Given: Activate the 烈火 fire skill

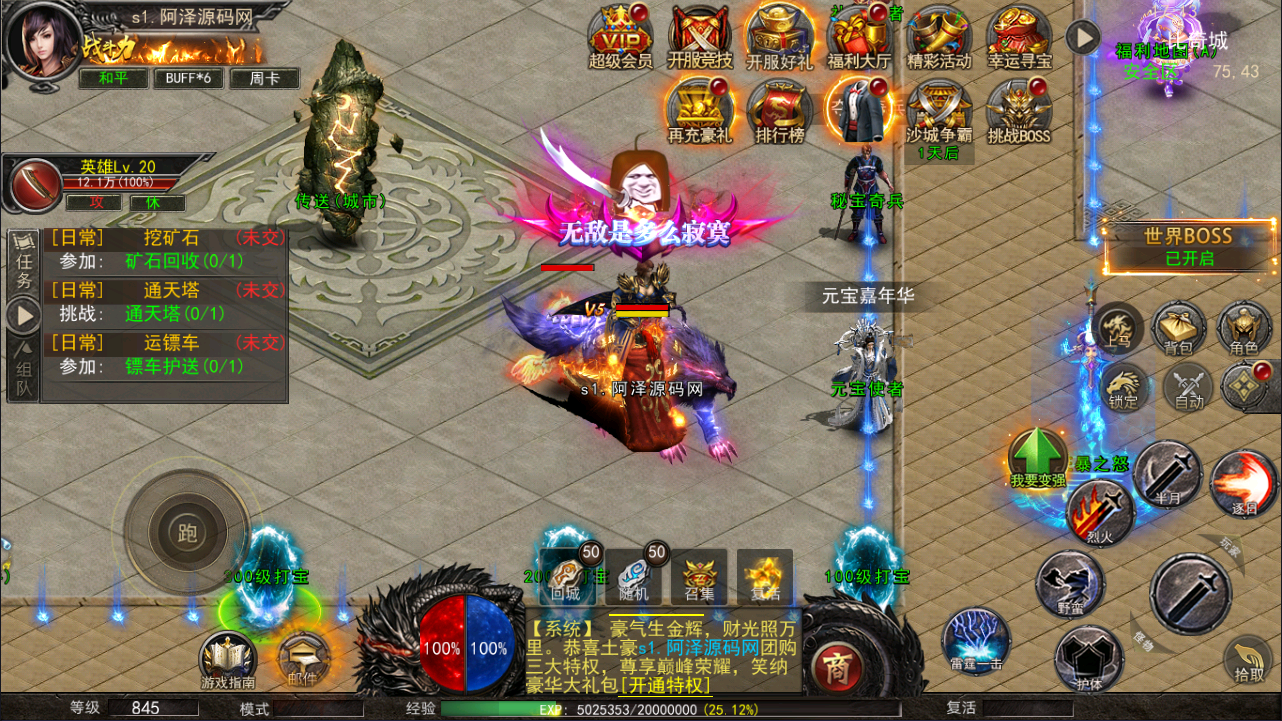Looking at the screenshot, I should [x=1099, y=510].
